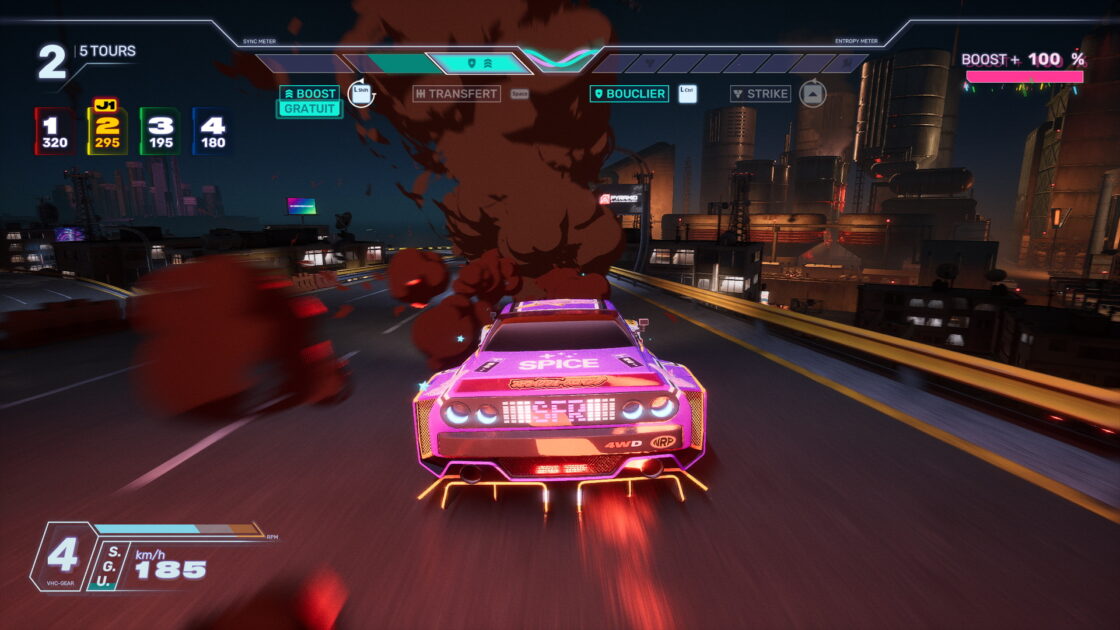Image resolution: width=1120 pixels, height=630 pixels.
Task: Select the blue fourth-place team tile
Action: 212,131
